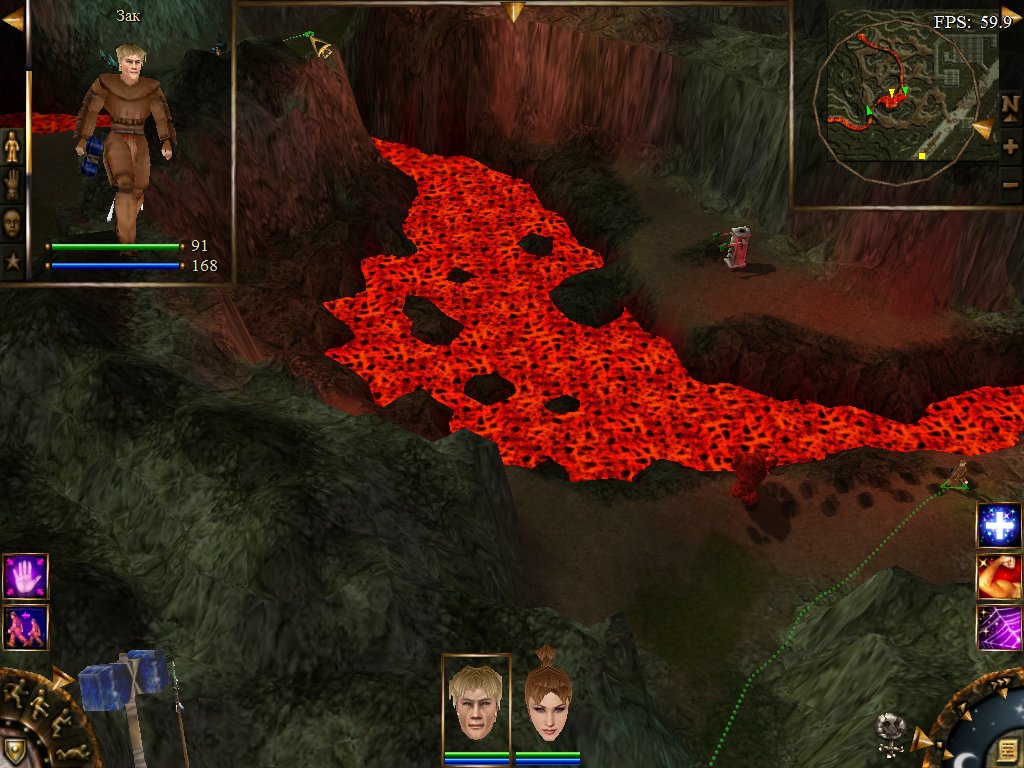1024x768 pixels.
Task: Cast the purple spider web spell
Action: tap(999, 628)
